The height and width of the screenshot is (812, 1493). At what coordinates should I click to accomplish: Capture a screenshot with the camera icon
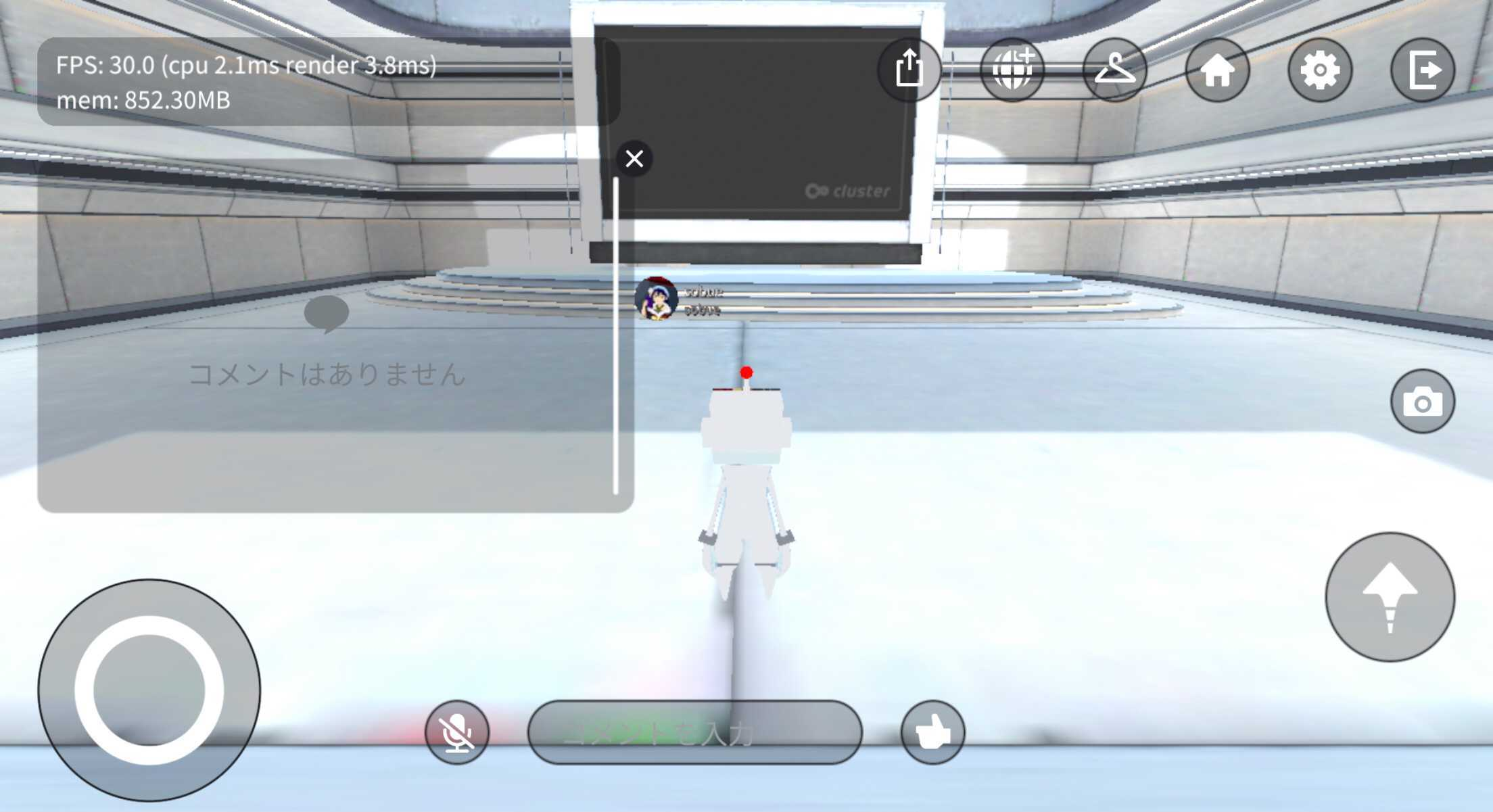[1424, 400]
